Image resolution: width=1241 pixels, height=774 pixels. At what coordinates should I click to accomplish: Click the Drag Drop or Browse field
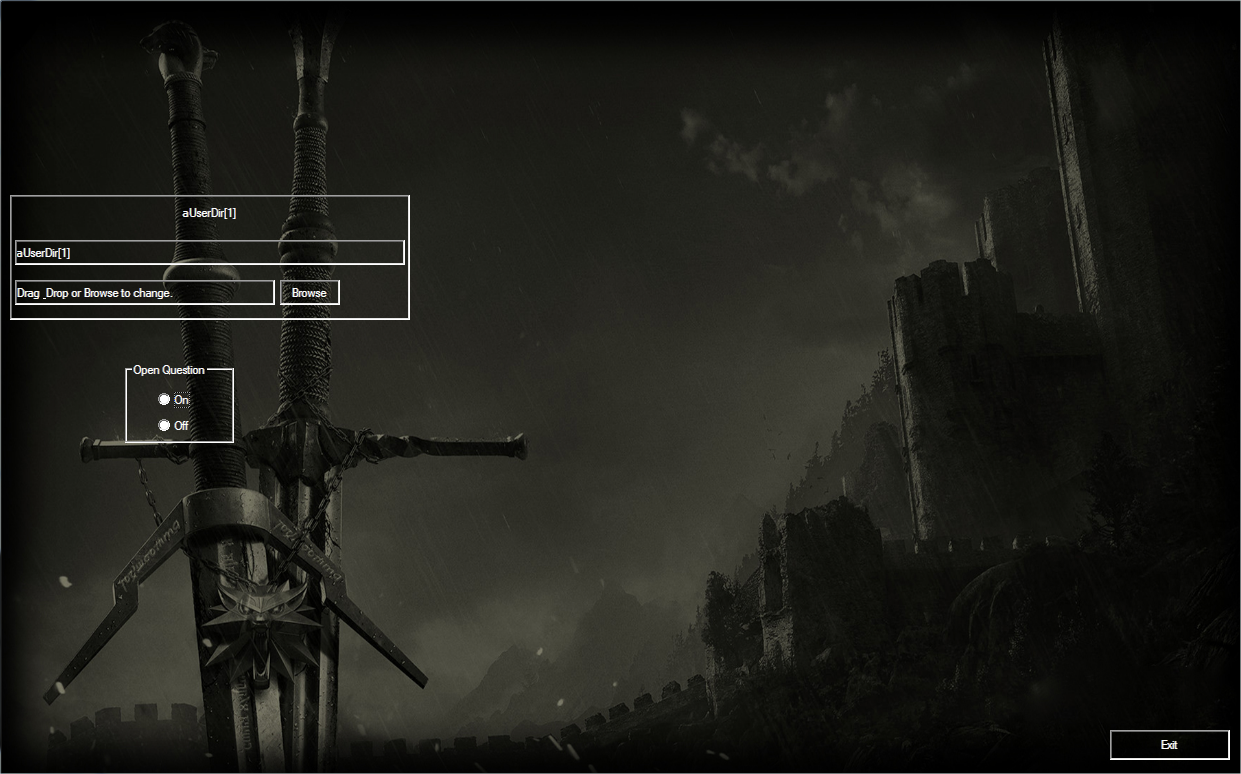pyautogui.click(x=145, y=292)
